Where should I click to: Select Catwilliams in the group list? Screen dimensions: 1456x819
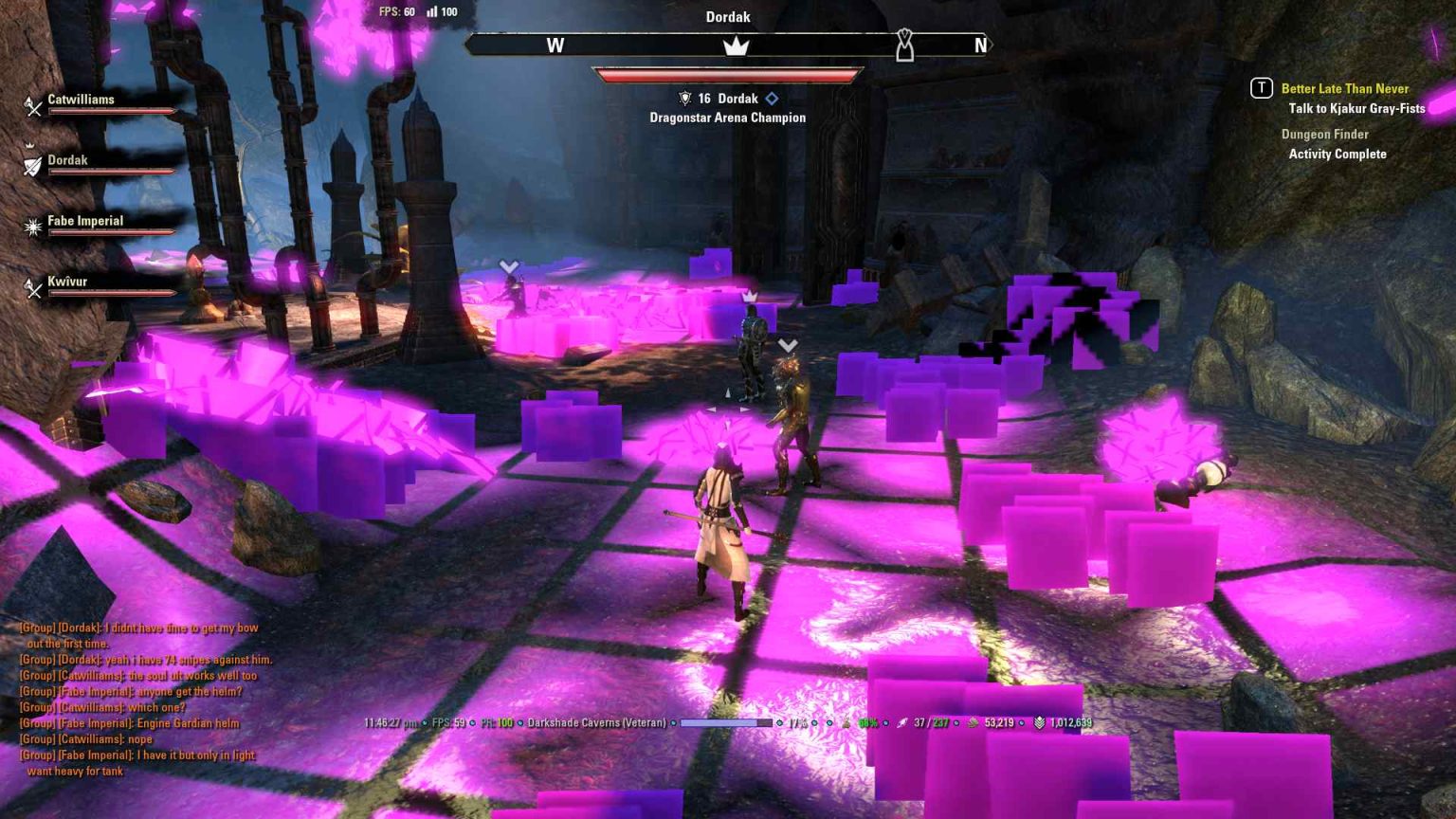pos(82,100)
